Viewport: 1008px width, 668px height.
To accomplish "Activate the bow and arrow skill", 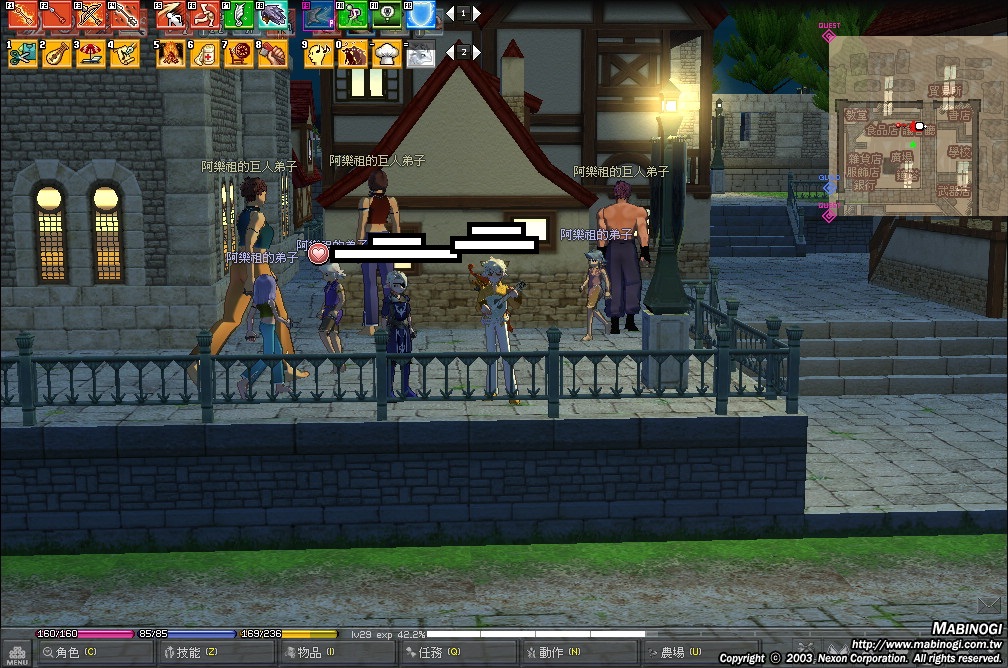I will pos(91,15).
